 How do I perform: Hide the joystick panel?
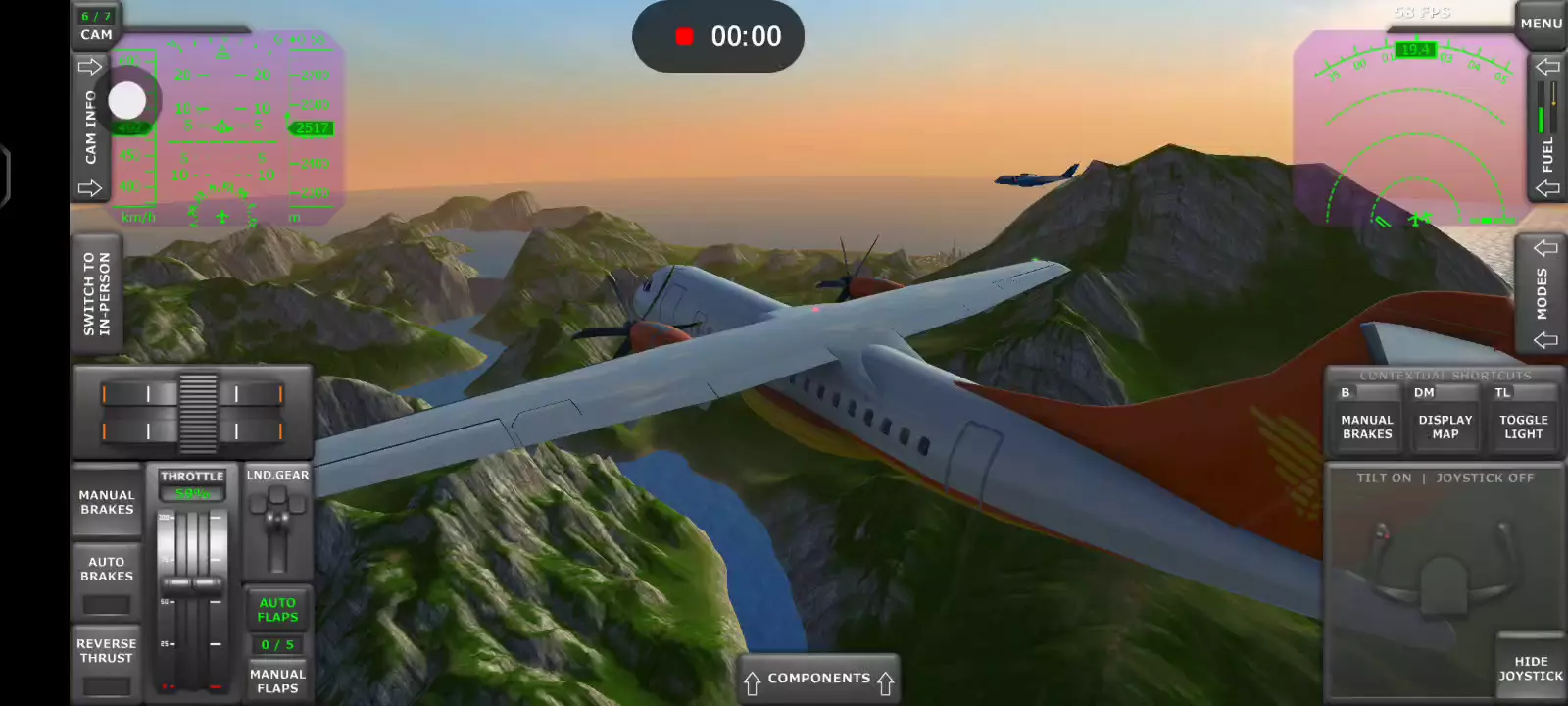[1531, 668]
